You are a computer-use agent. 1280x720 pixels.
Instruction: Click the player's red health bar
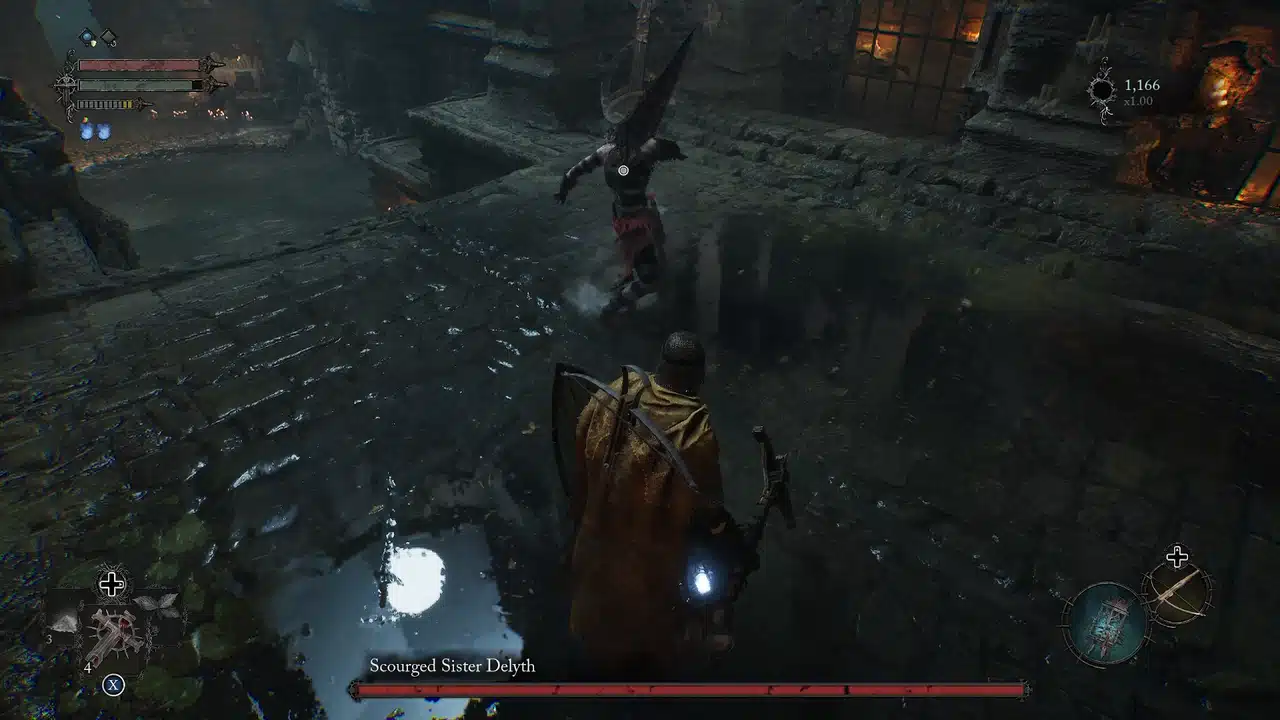tap(139, 64)
